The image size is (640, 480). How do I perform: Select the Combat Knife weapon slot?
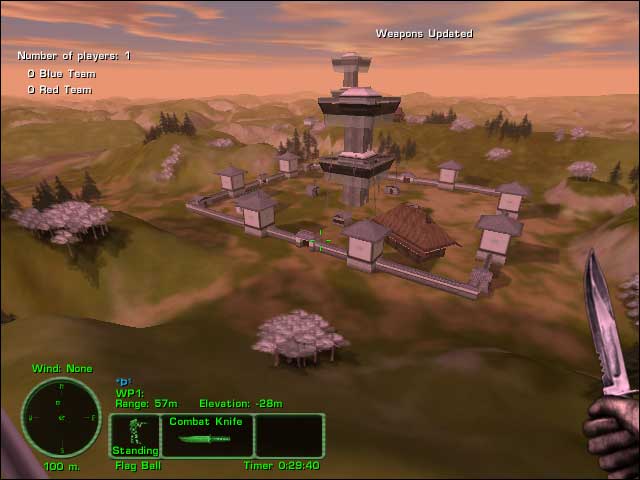pos(207,435)
